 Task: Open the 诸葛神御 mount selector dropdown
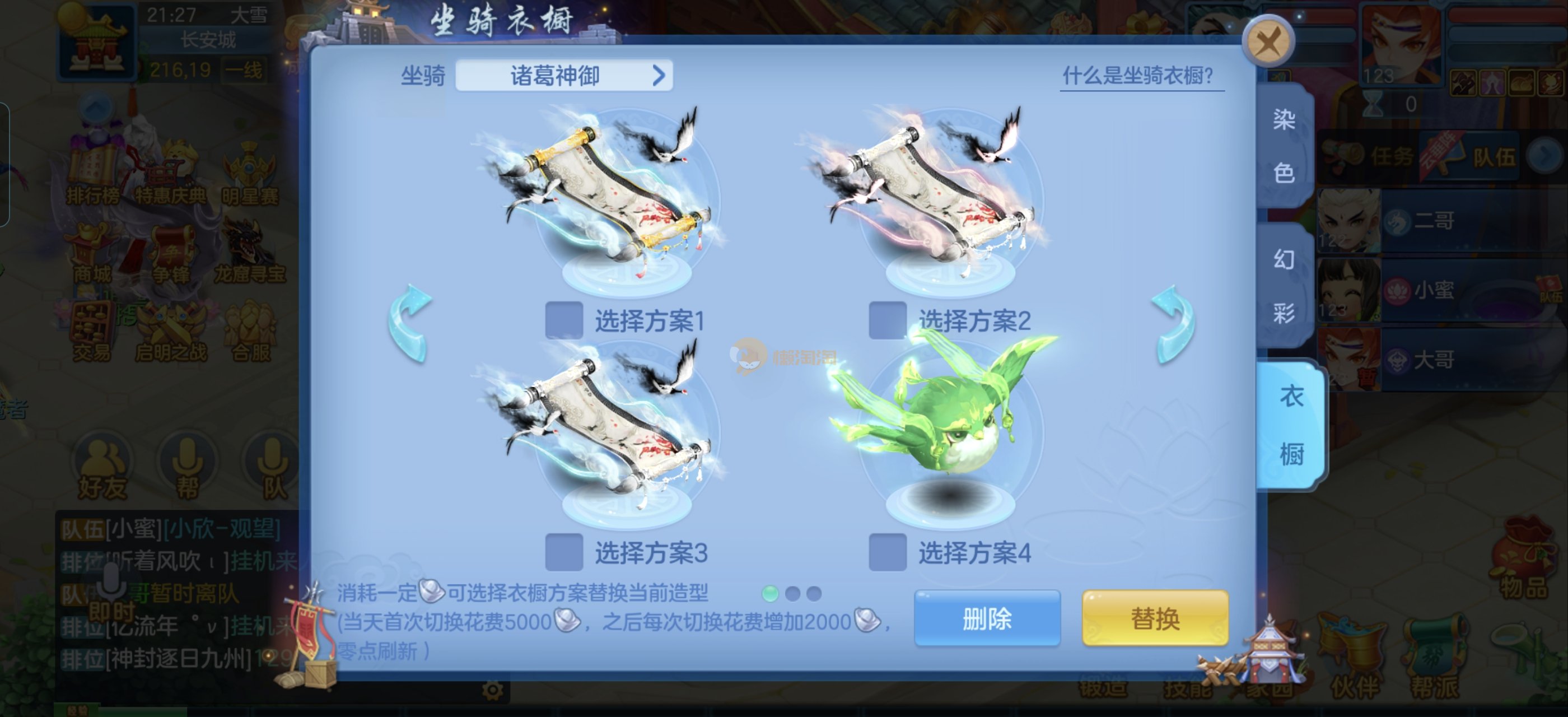564,76
